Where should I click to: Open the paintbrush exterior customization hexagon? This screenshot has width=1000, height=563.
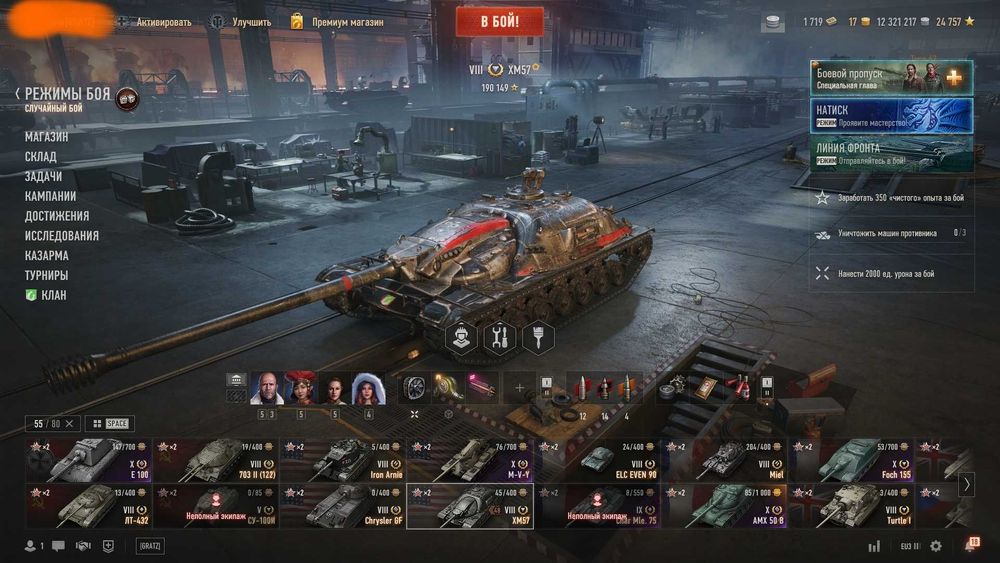pos(538,337)
